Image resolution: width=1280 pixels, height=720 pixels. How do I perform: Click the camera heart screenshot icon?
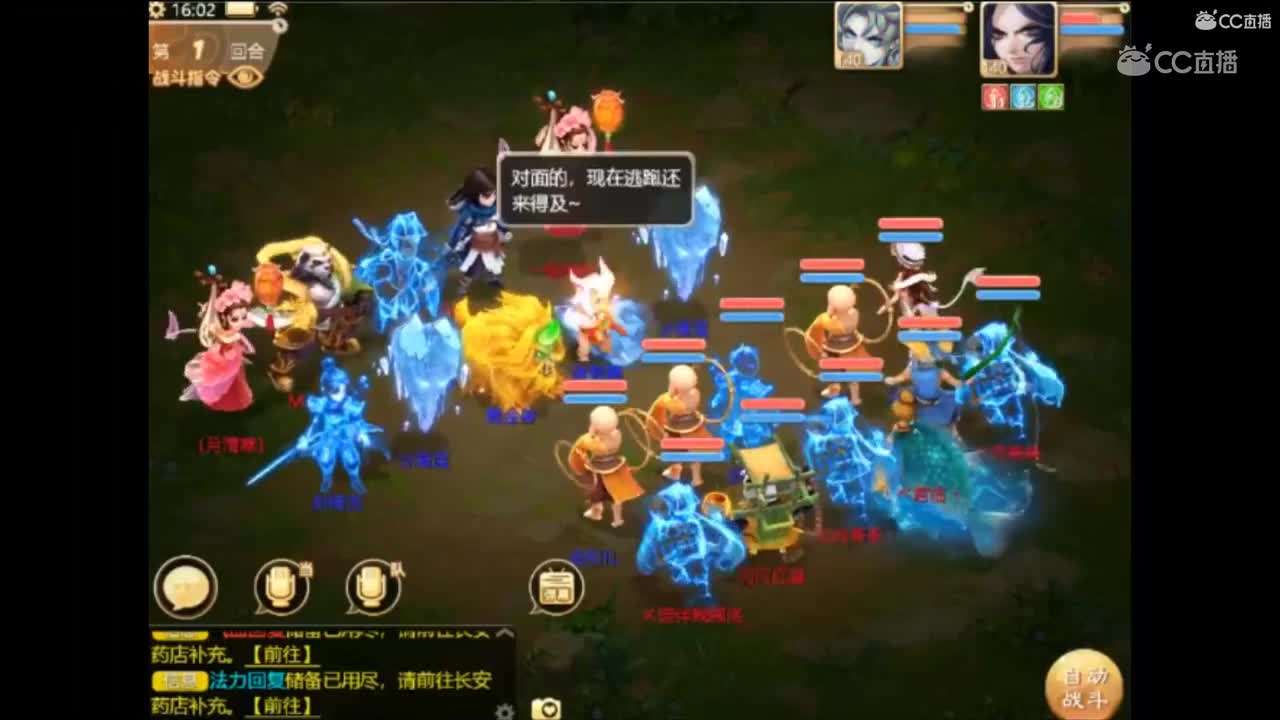546,707
